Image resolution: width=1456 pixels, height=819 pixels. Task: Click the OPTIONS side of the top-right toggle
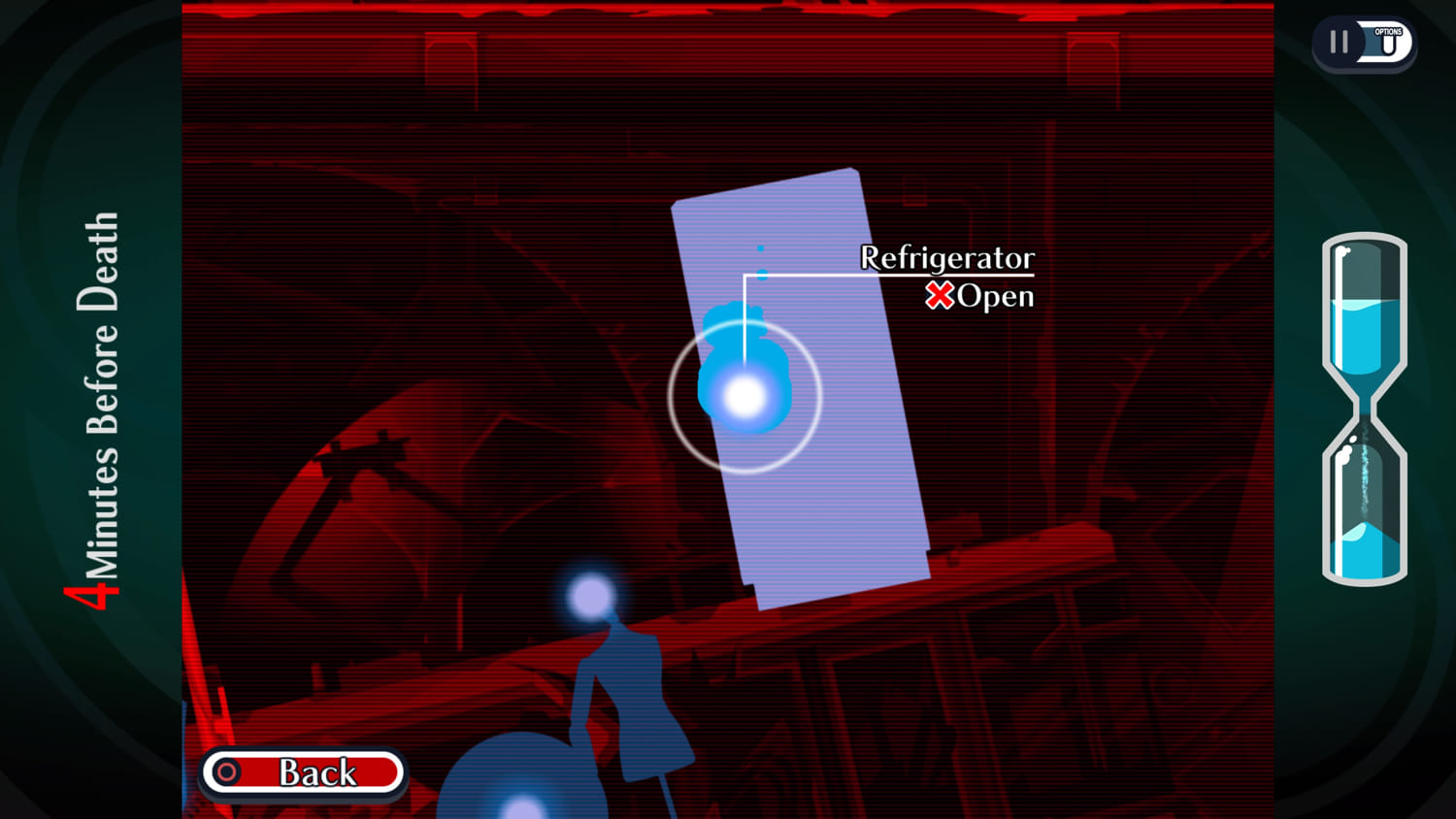pyautogui.click(x=1386, y=42)
